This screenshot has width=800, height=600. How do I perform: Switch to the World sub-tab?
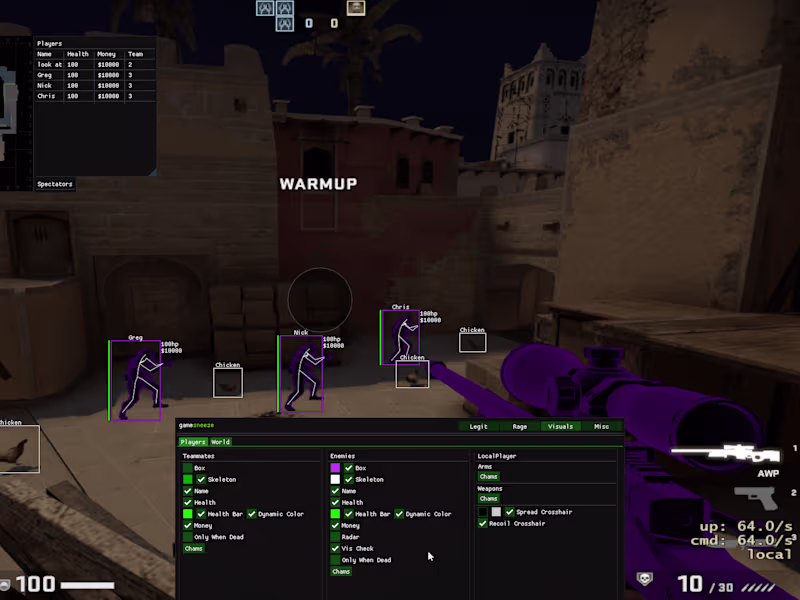click(x=220, y=442)
